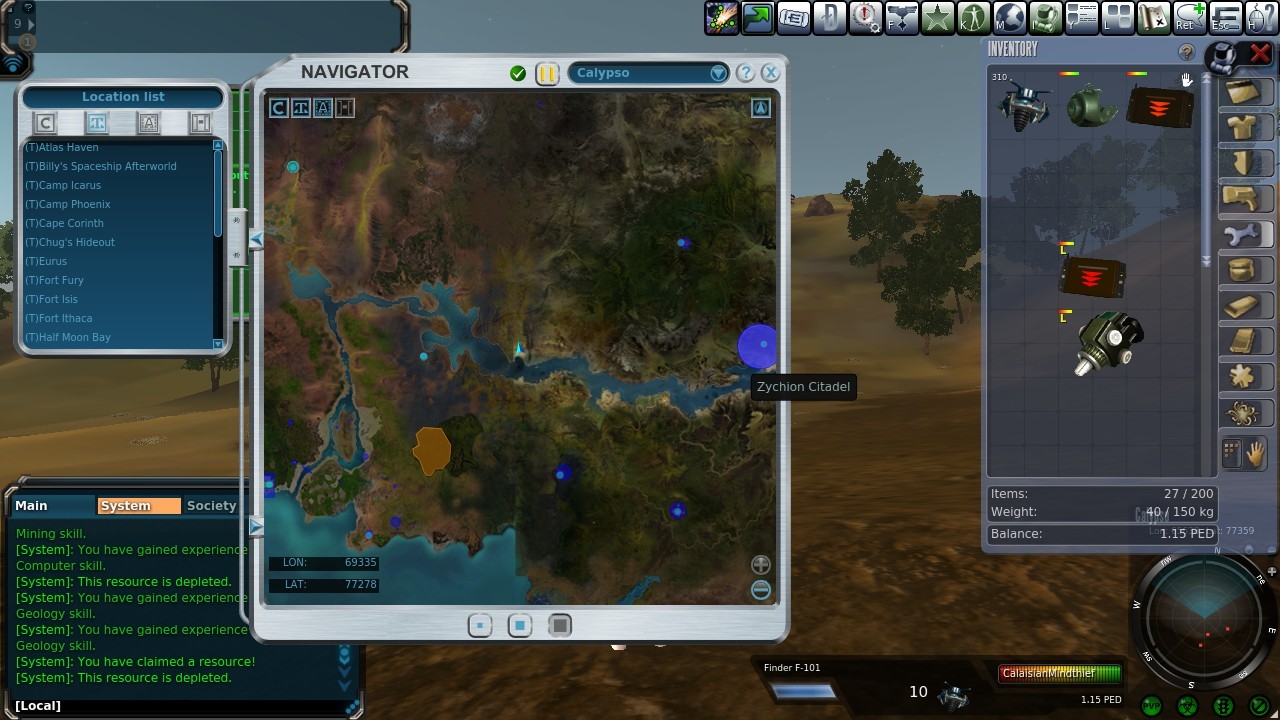Toggle the yellow pause button in Navigator
This screenshot has width=1280, height=720.
(547, 73)
